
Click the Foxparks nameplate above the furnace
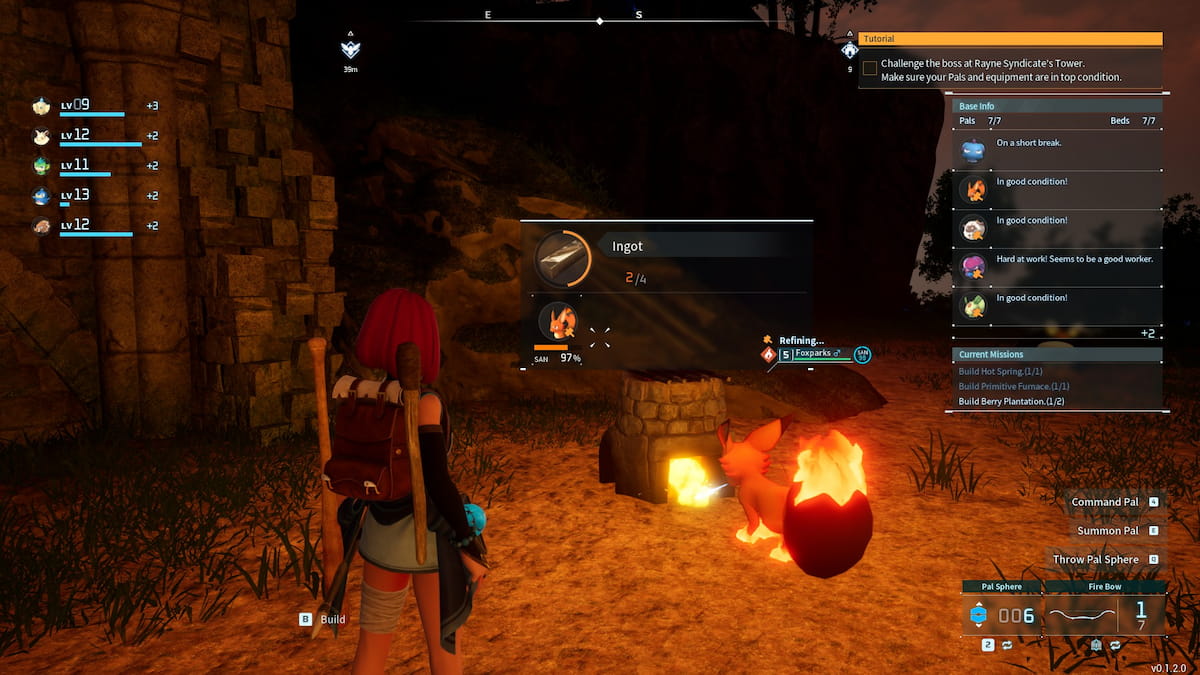point(814,353)
